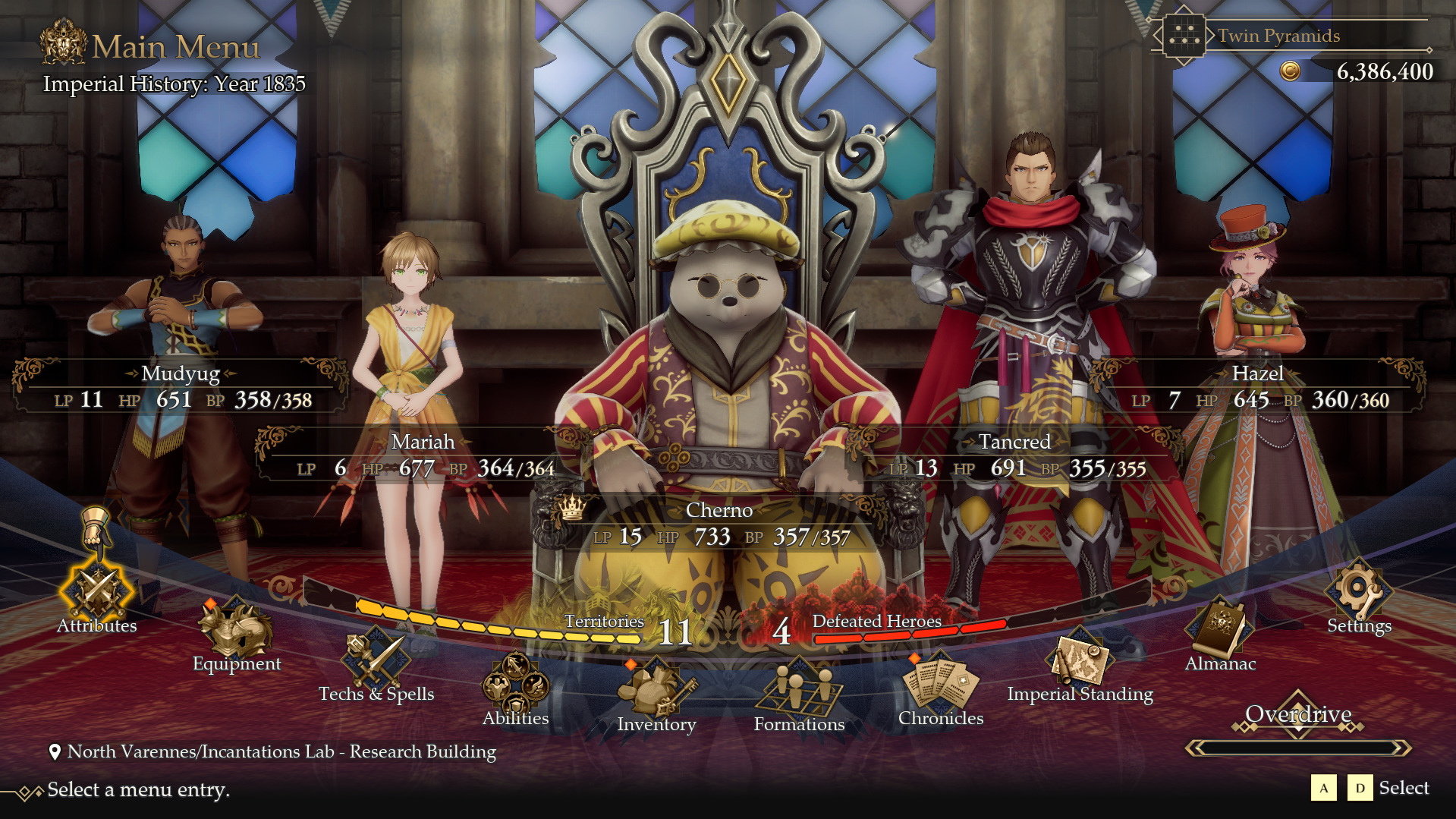Choose the Formations entry
Screen dimensions: 1456x819
tap(799, 691)
